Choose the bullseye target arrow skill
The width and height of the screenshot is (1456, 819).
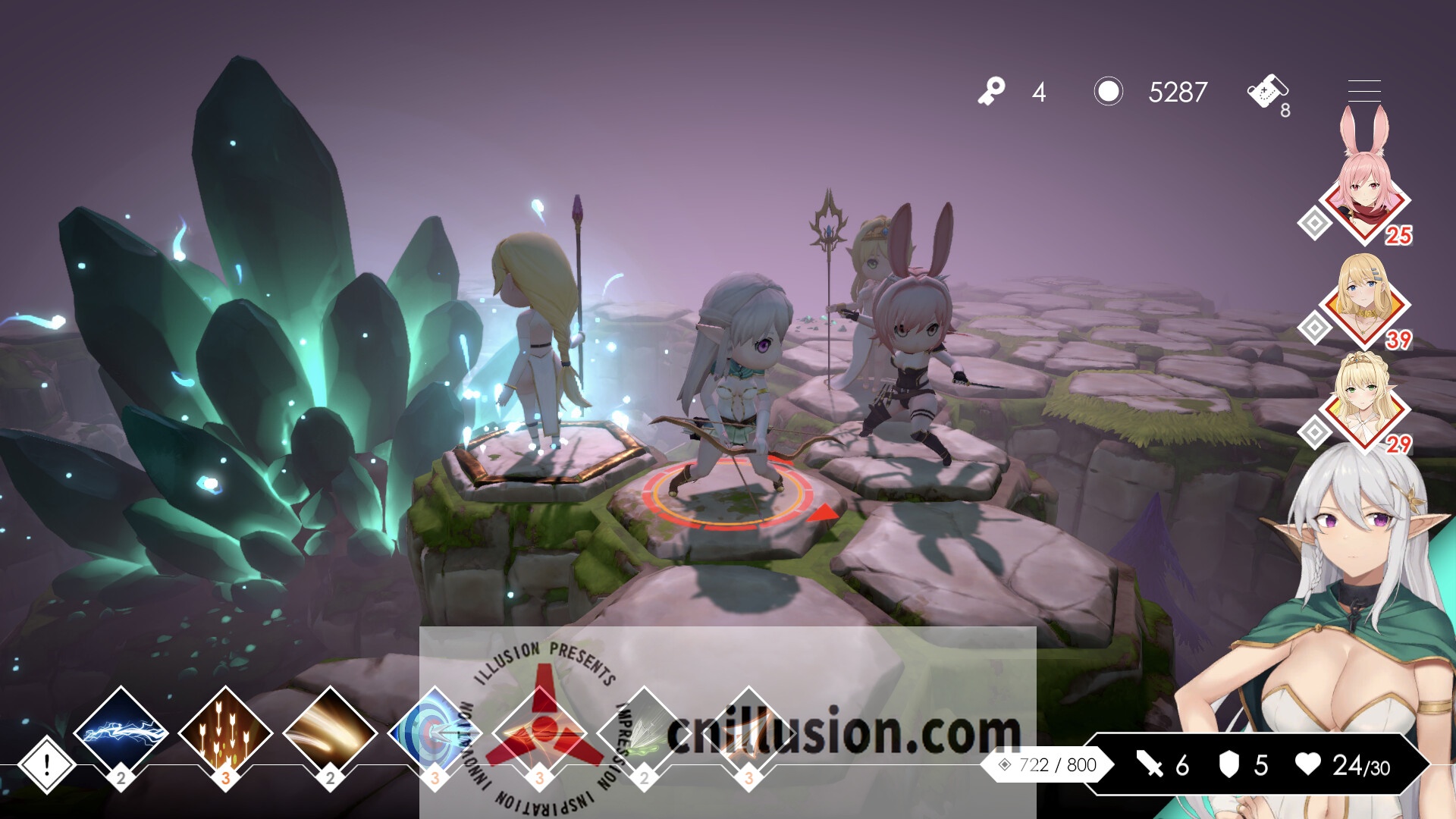[x=435, y=733]
